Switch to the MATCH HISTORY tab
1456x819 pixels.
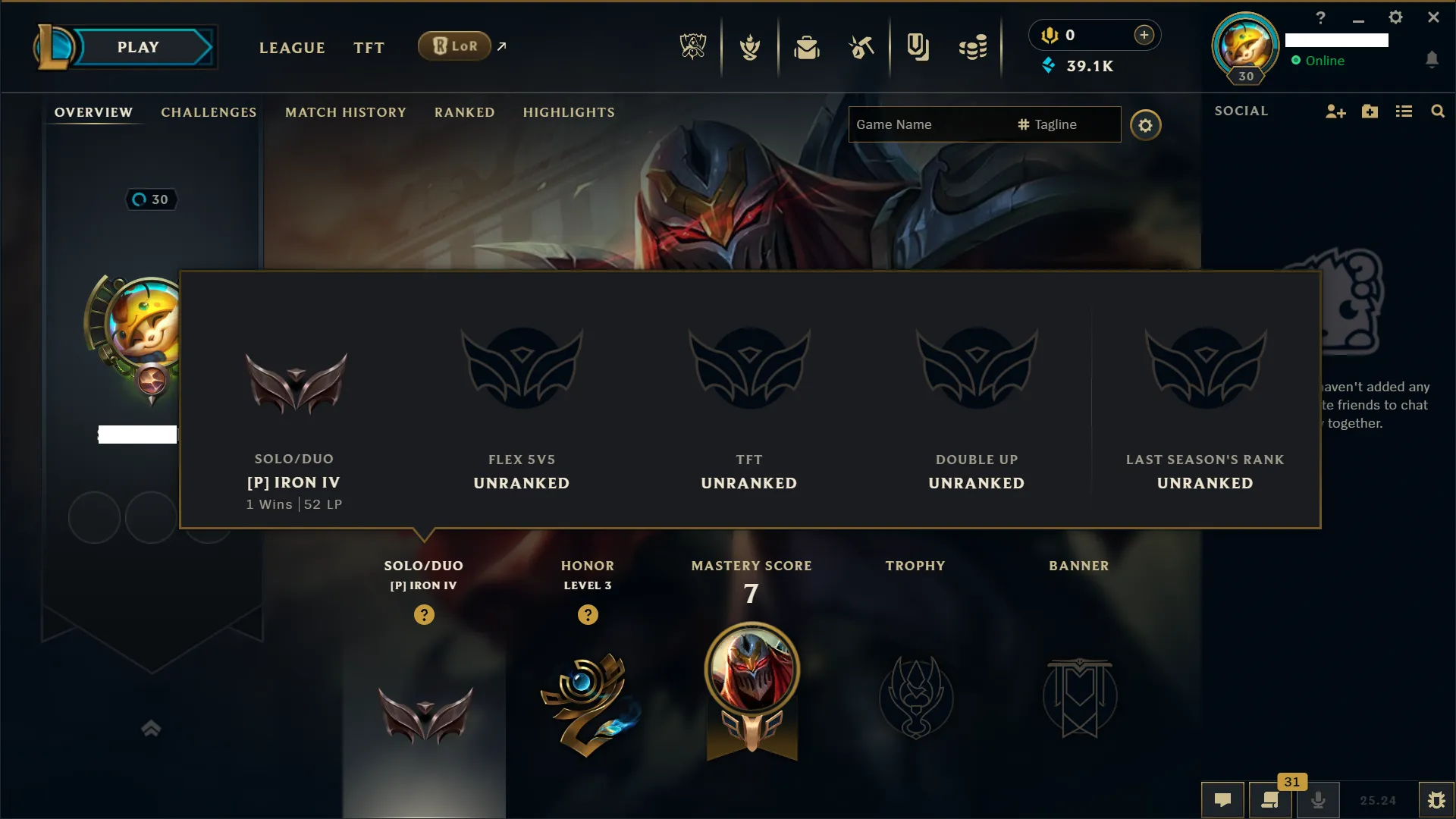(345, 112)
